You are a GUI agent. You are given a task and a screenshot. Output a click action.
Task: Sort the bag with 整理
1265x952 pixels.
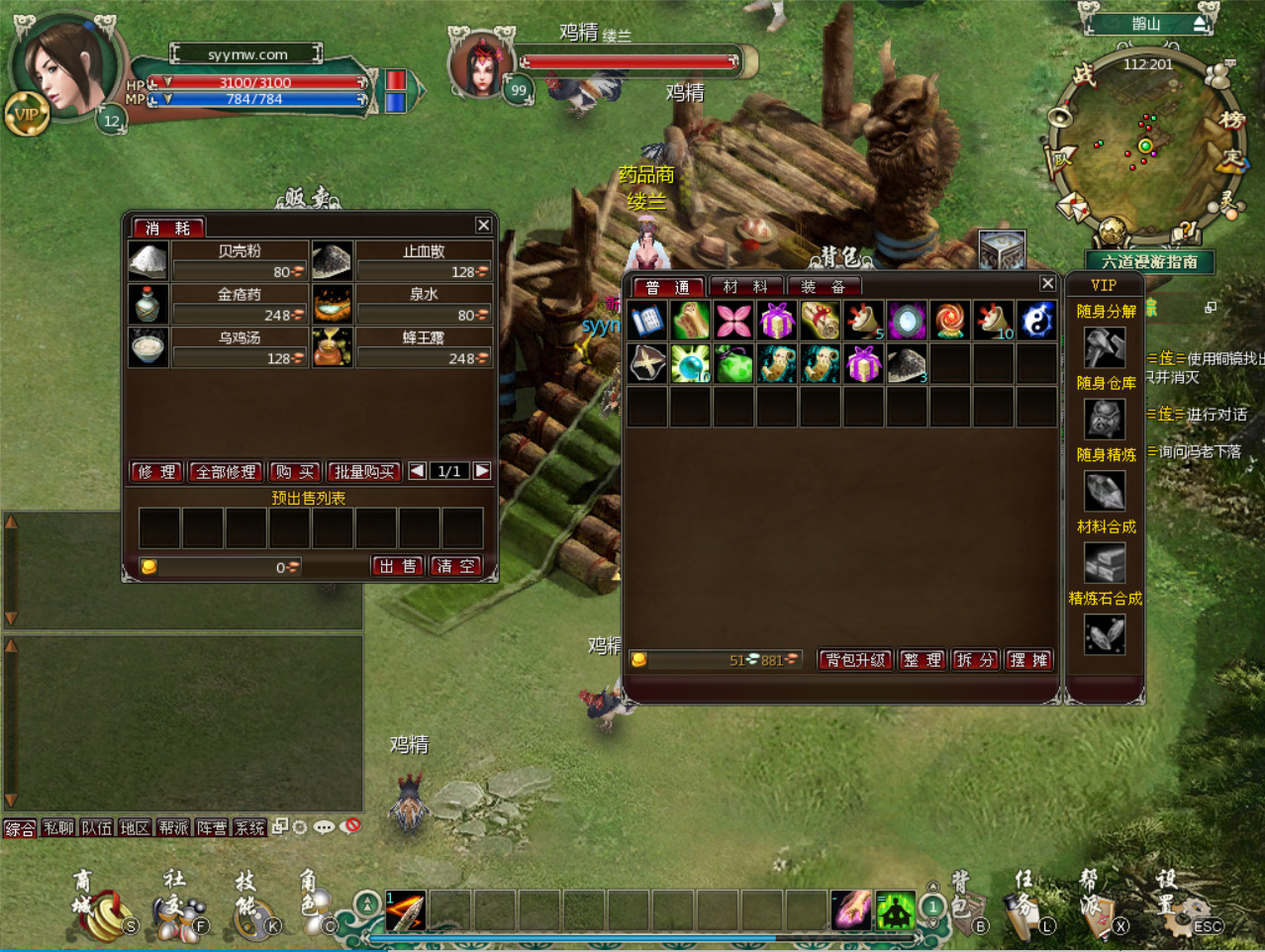click(x=923, y=660)
